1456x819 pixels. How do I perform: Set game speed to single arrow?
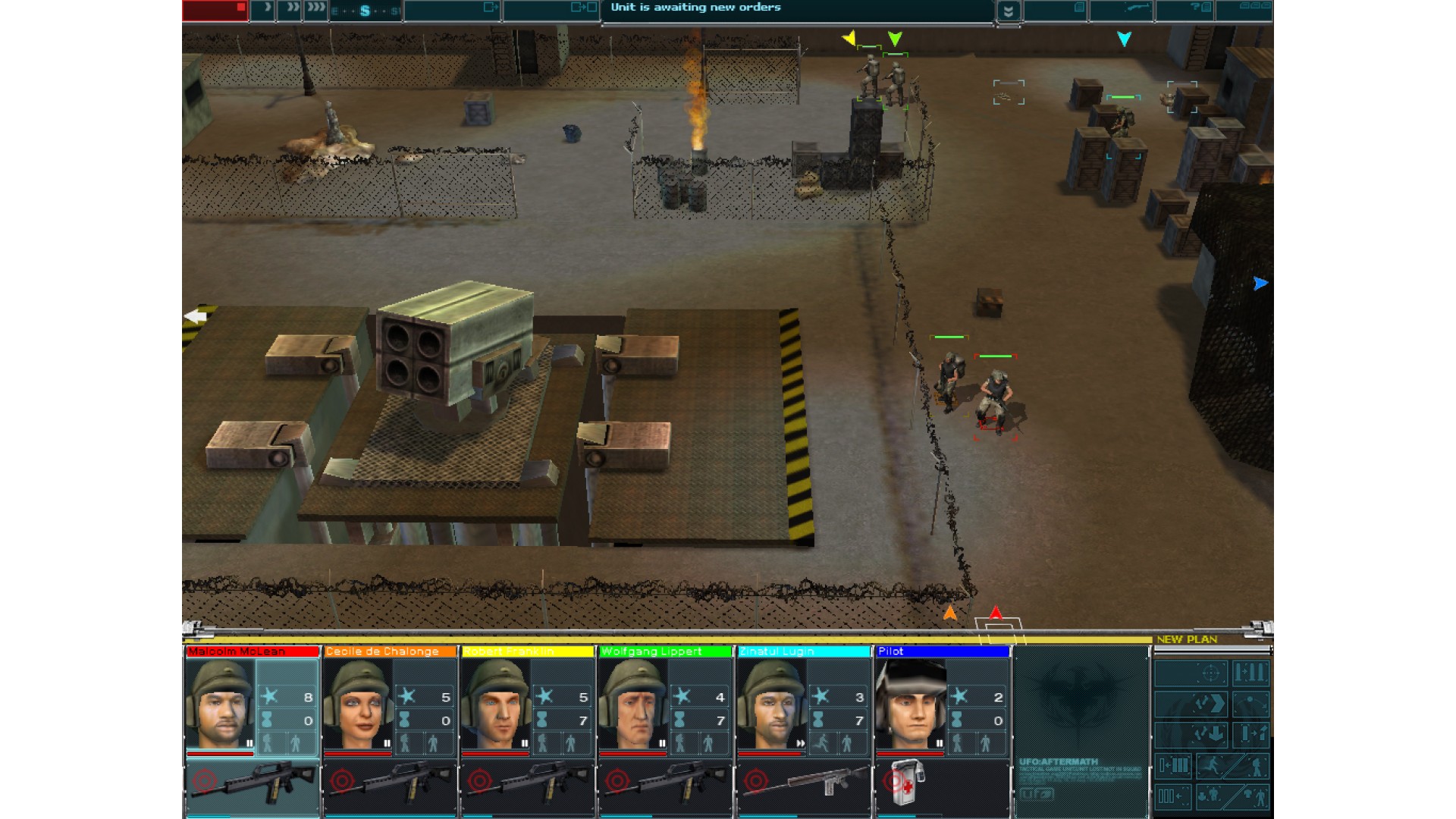[265, 10]
